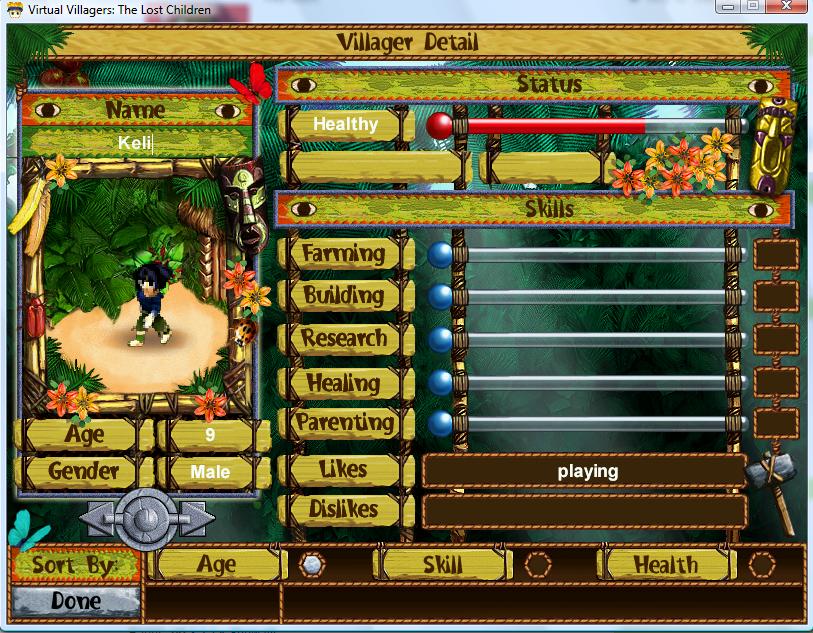The width and height of the screenshot is (813, 633).
Task: Edit the villager name field Keli
Action: click(136, 142)
